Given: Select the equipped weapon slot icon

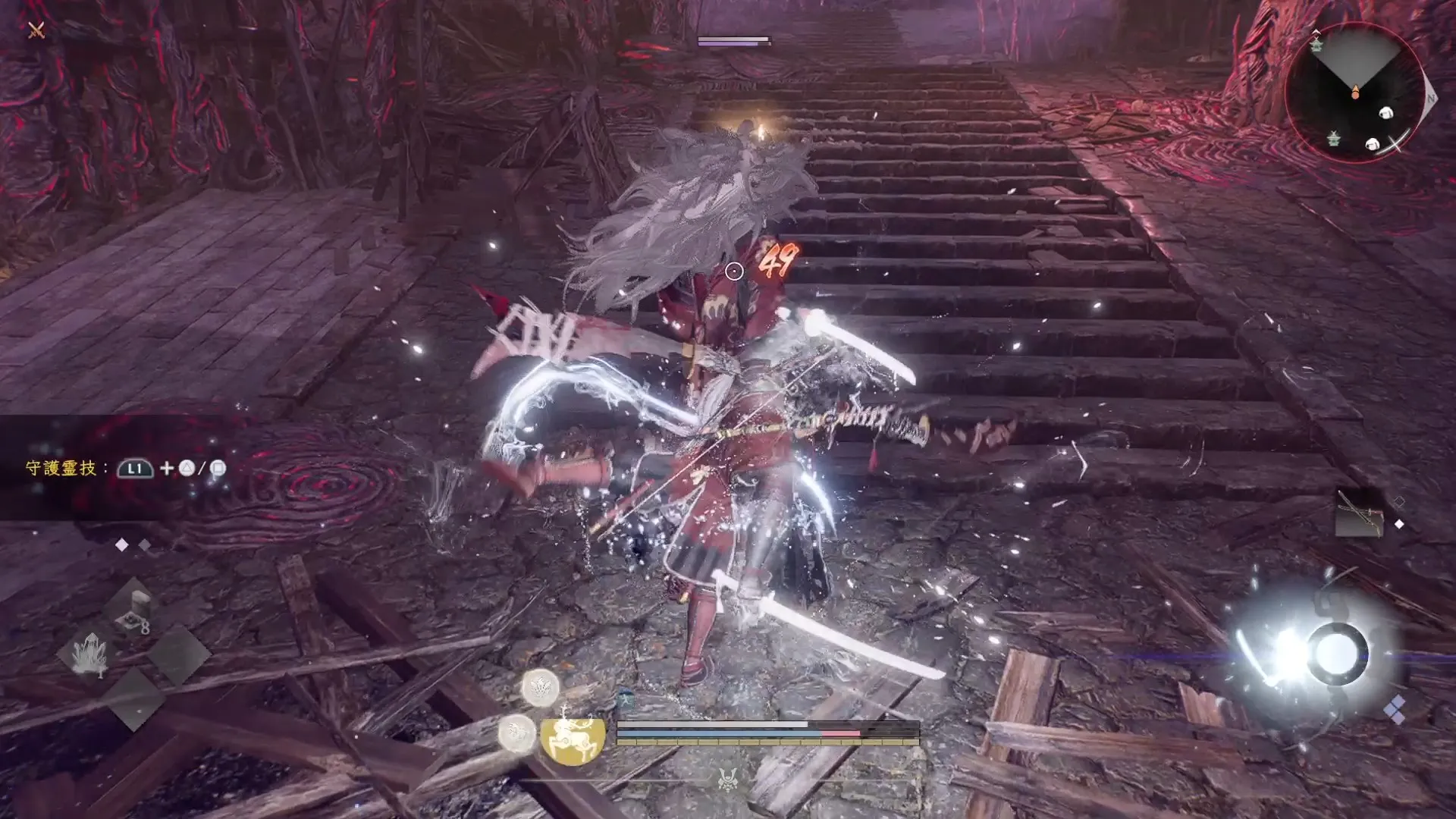Looking at the screenshot, I should pos(1360,513).
